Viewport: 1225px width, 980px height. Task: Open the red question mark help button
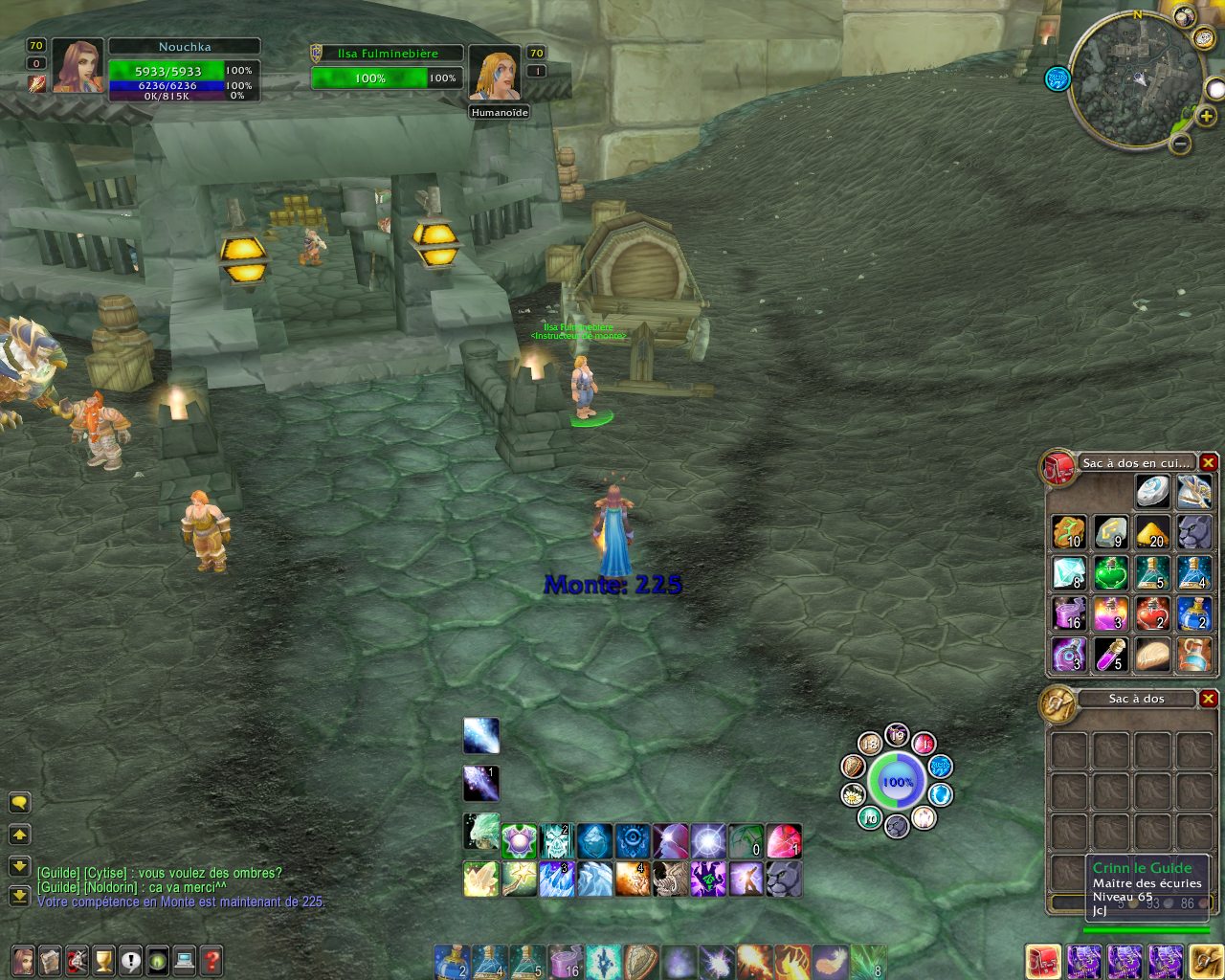click(212, 958)
